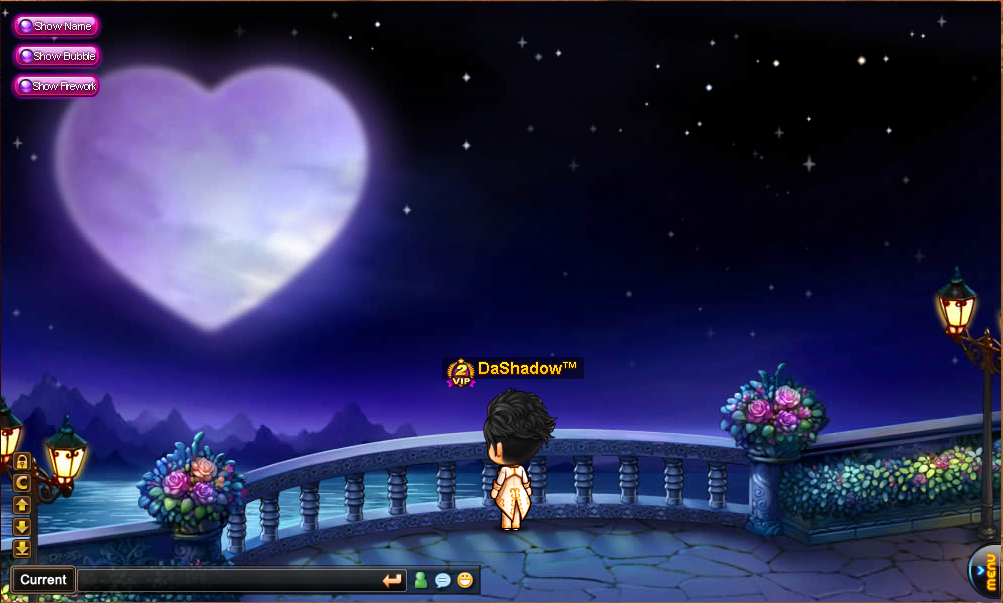Send message with the orange enter arrow
Viewport: 1003px width, 603px height.
click(392, 580)
